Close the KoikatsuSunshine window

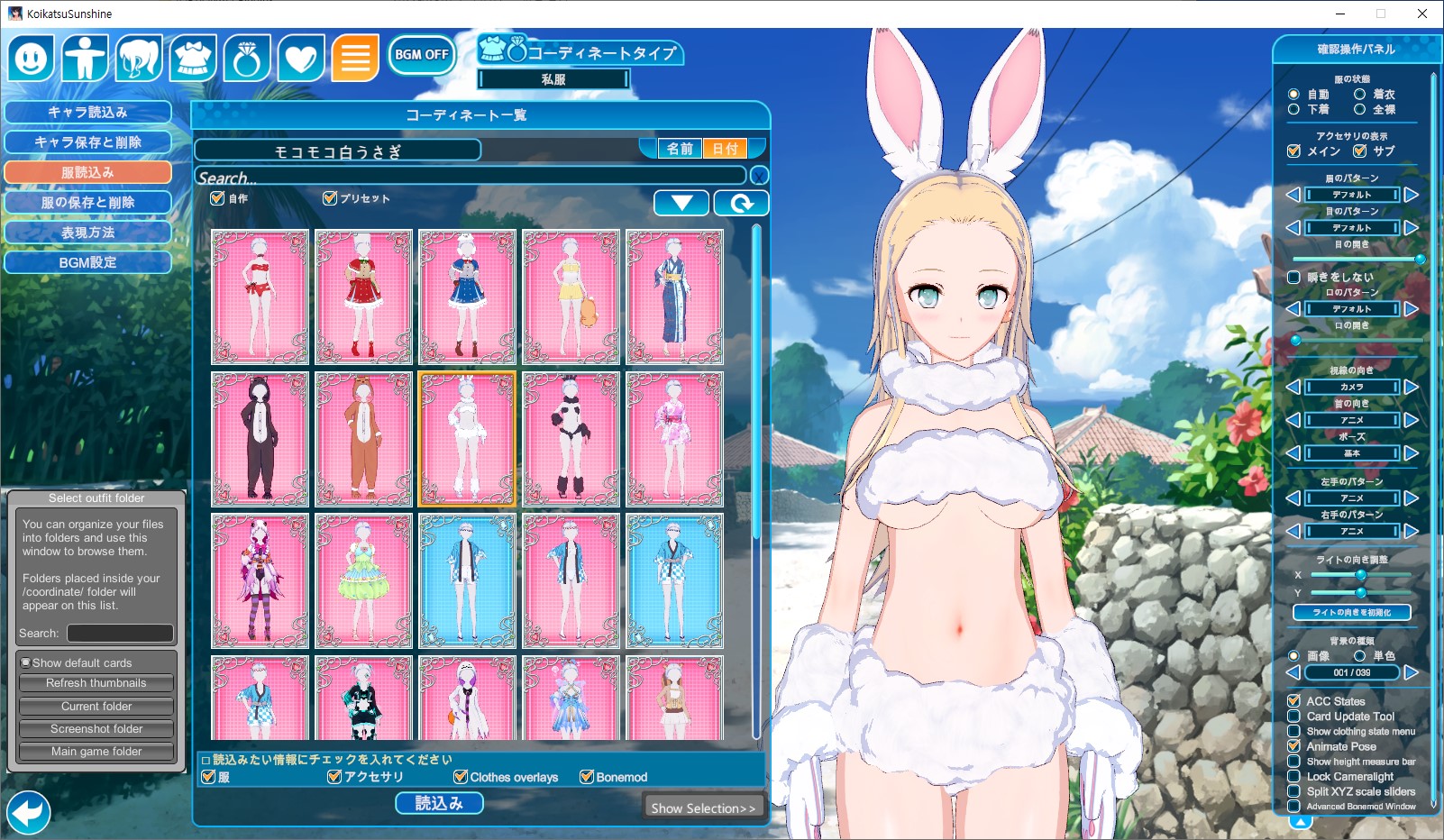click(x=1422, y=14)
